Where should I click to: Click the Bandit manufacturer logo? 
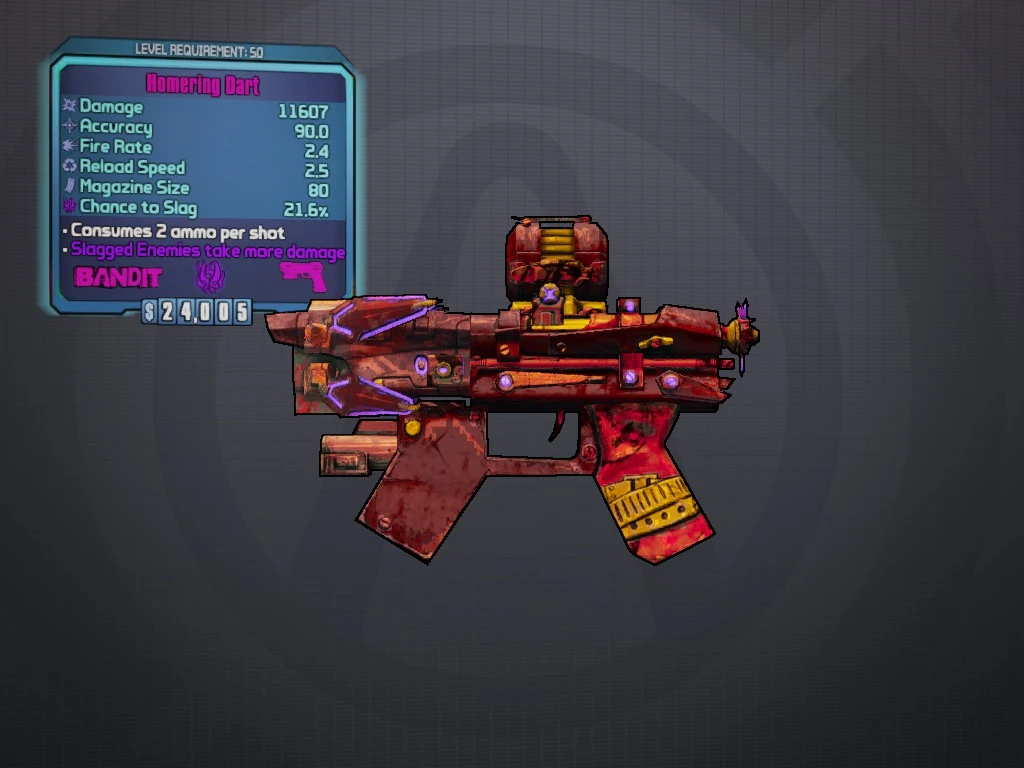[118, 276]
